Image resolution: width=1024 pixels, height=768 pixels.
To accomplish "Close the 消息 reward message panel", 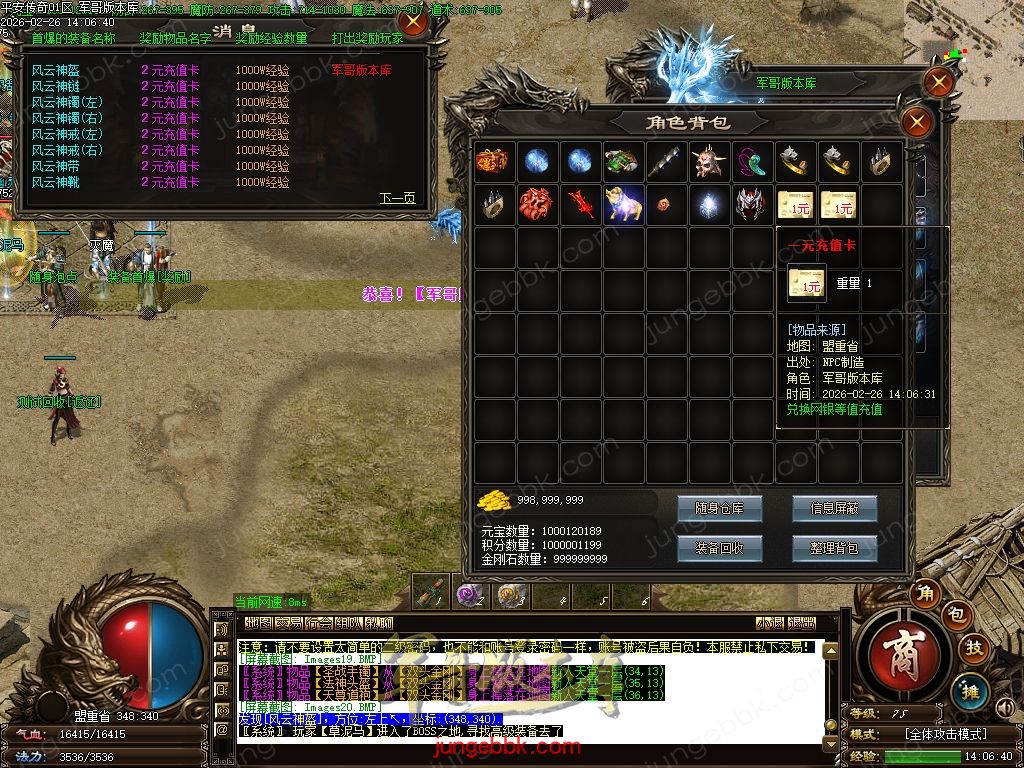I will 412,22.
